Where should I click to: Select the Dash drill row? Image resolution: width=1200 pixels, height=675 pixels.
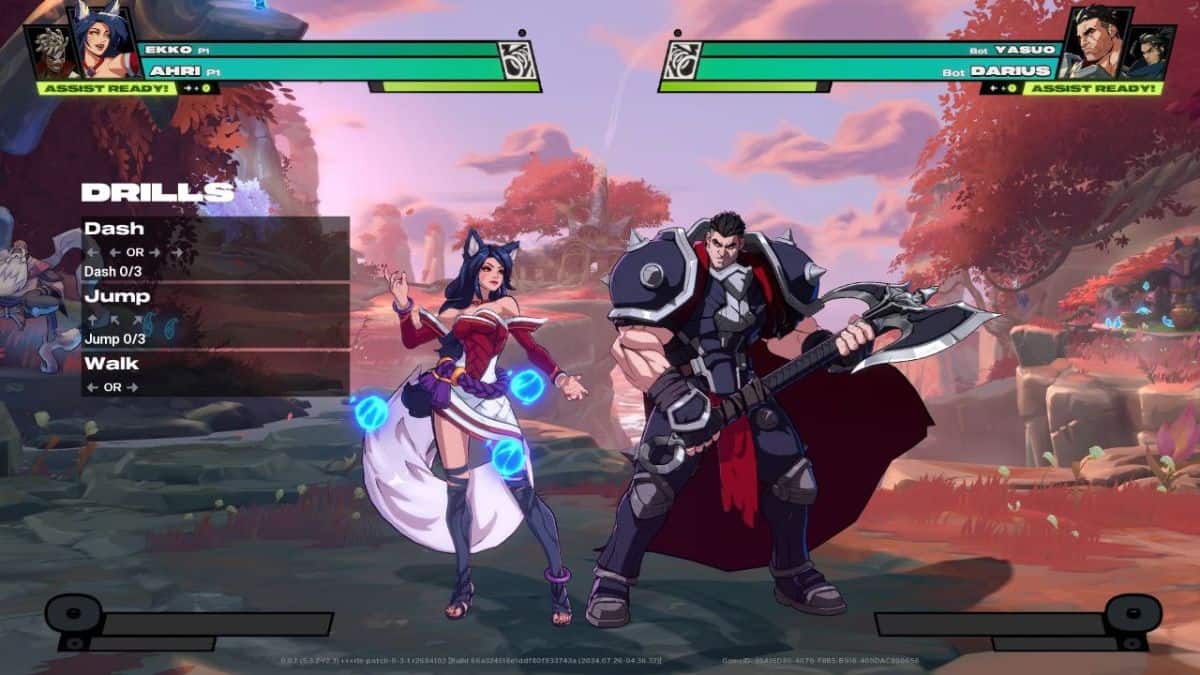(x=215, y=248)
